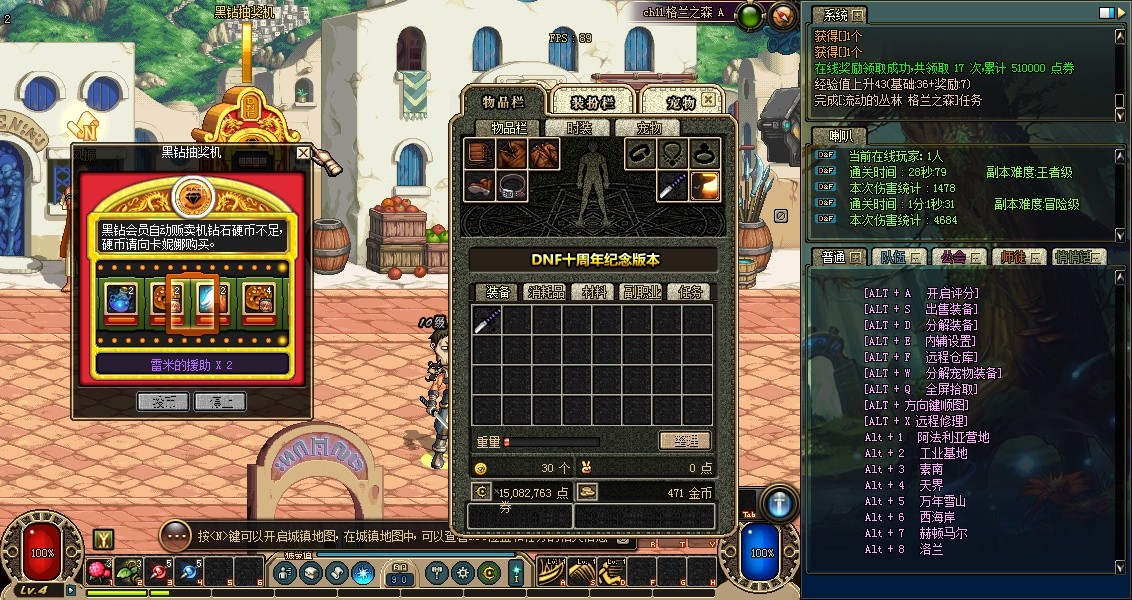
Task: Select the equipped belt slot
Action: coord(513,186)
